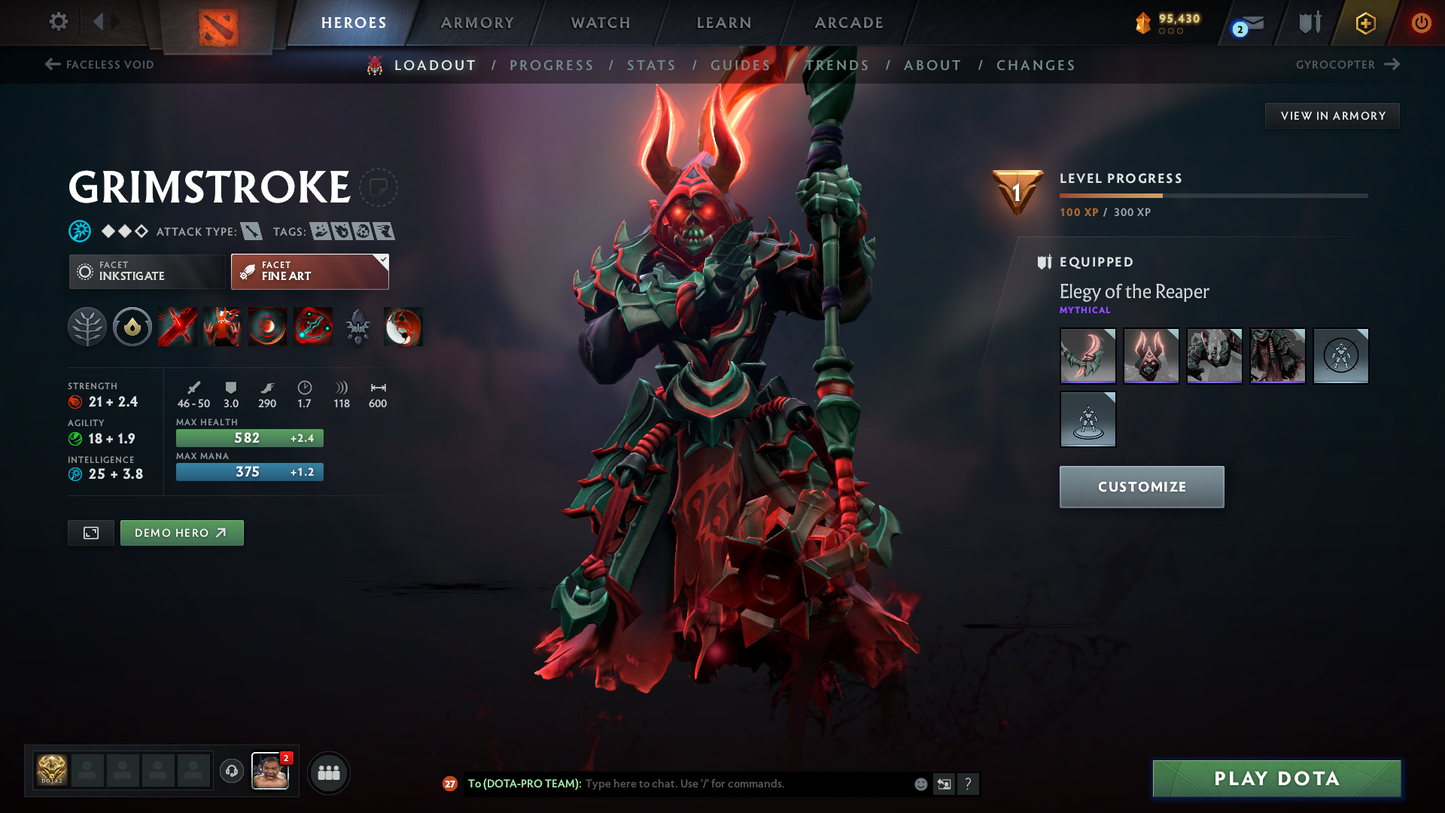Select the Phantom's Embrace ability icon
This screenshot has height=813, width=1445.
coord(222,326)
